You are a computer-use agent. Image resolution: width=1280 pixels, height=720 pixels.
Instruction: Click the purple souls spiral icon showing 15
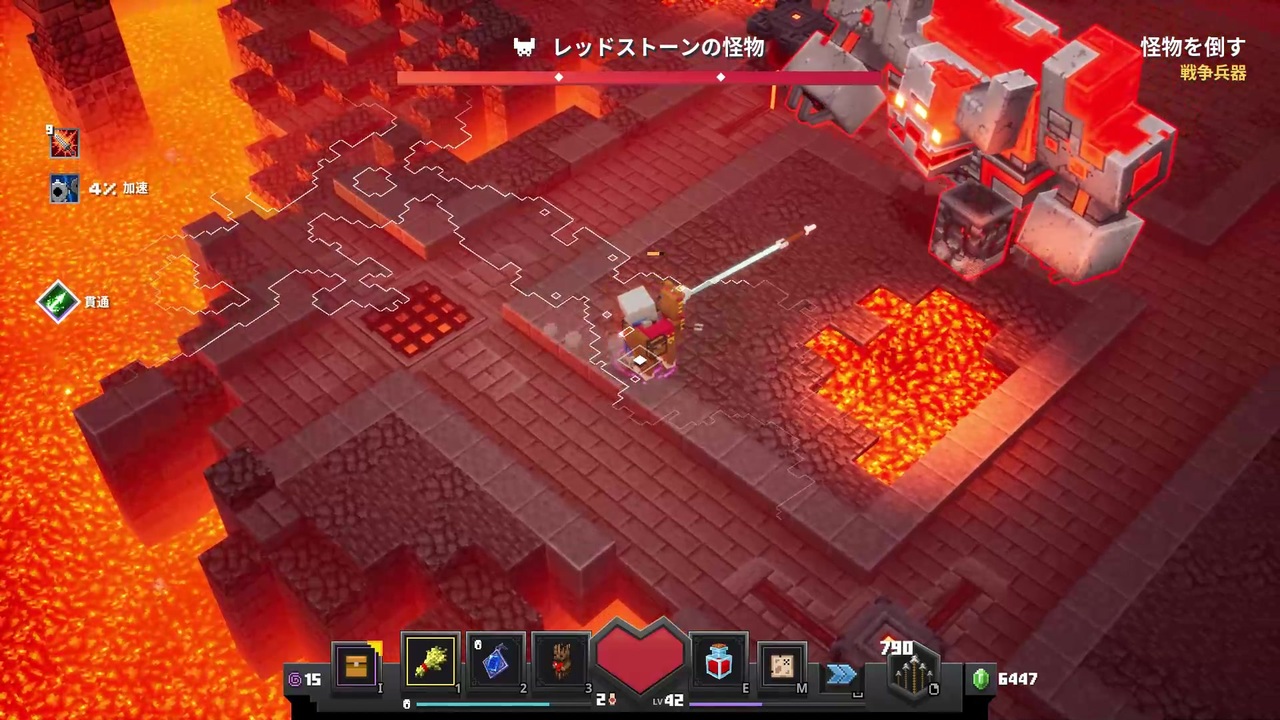click(x=296, y=679)
